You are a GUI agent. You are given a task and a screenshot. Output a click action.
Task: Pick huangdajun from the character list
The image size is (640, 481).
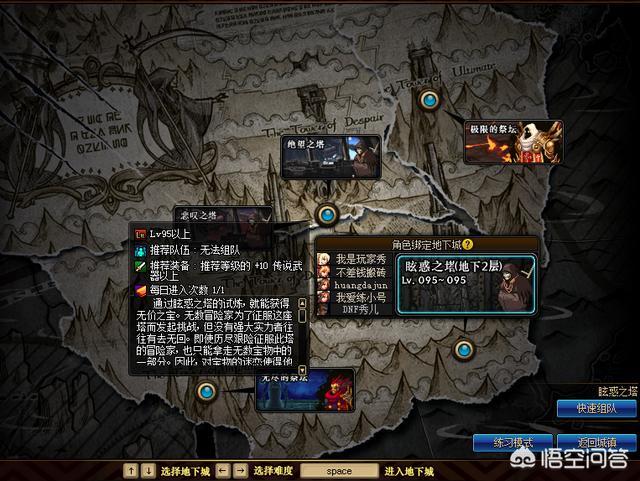coord(358,284)
